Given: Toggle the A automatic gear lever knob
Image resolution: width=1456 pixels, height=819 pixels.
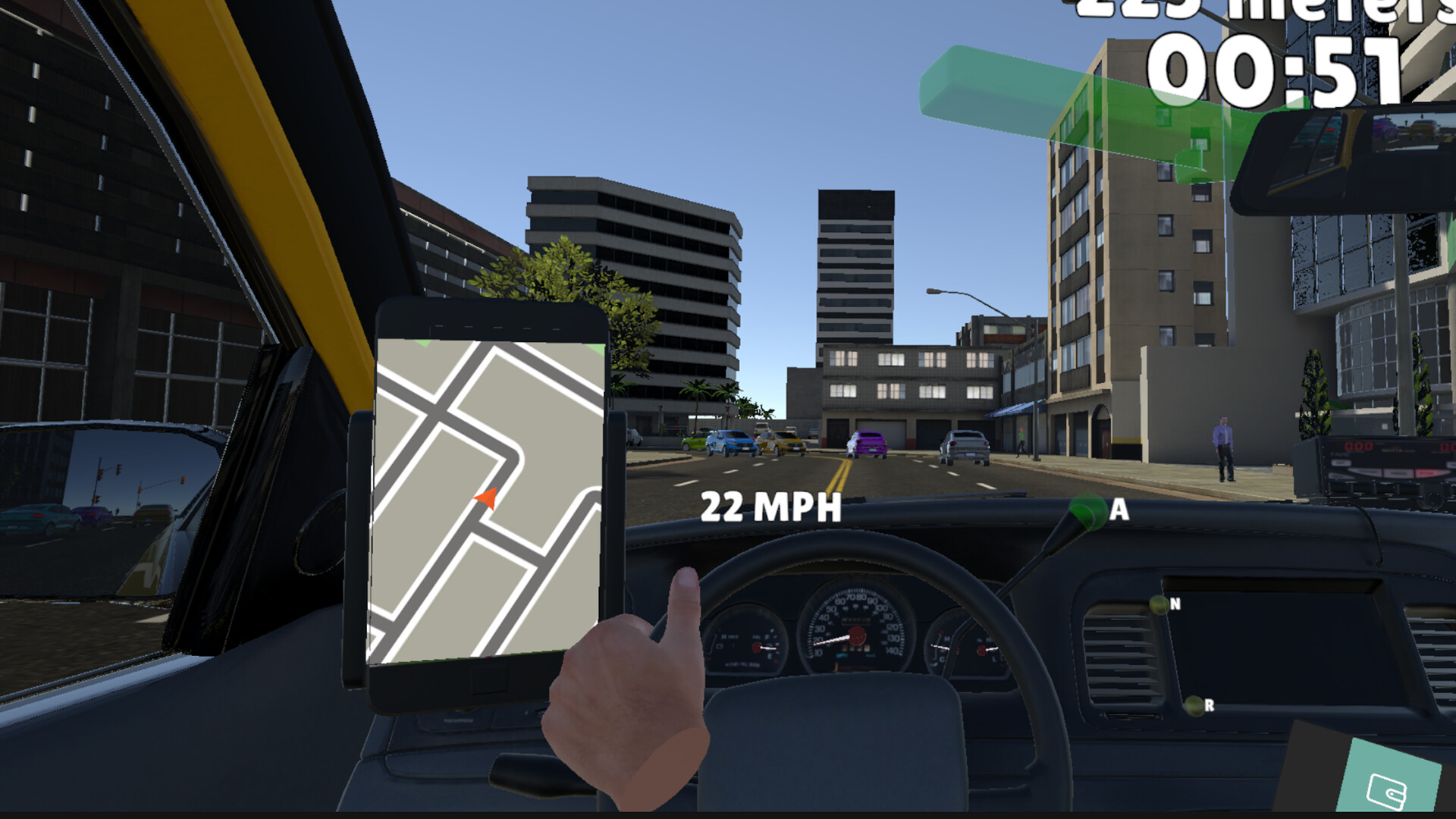Looking at the screenshot, I should coord(1089,512).
